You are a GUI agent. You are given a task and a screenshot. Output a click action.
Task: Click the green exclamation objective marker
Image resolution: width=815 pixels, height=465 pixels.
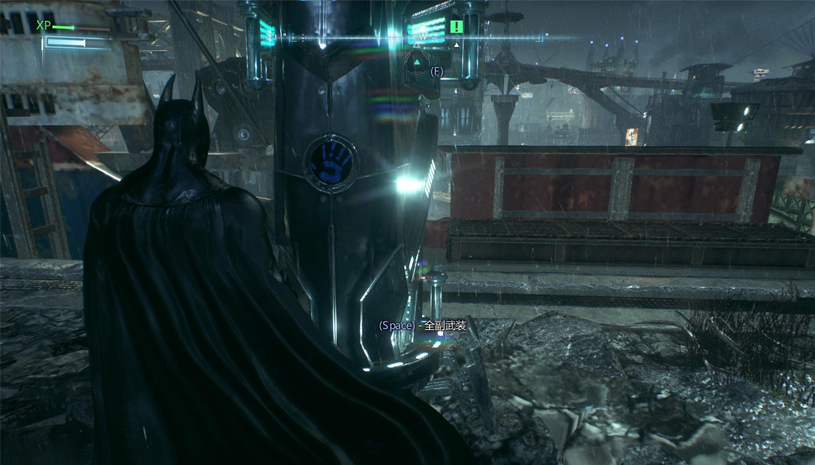tap(456, 27)
